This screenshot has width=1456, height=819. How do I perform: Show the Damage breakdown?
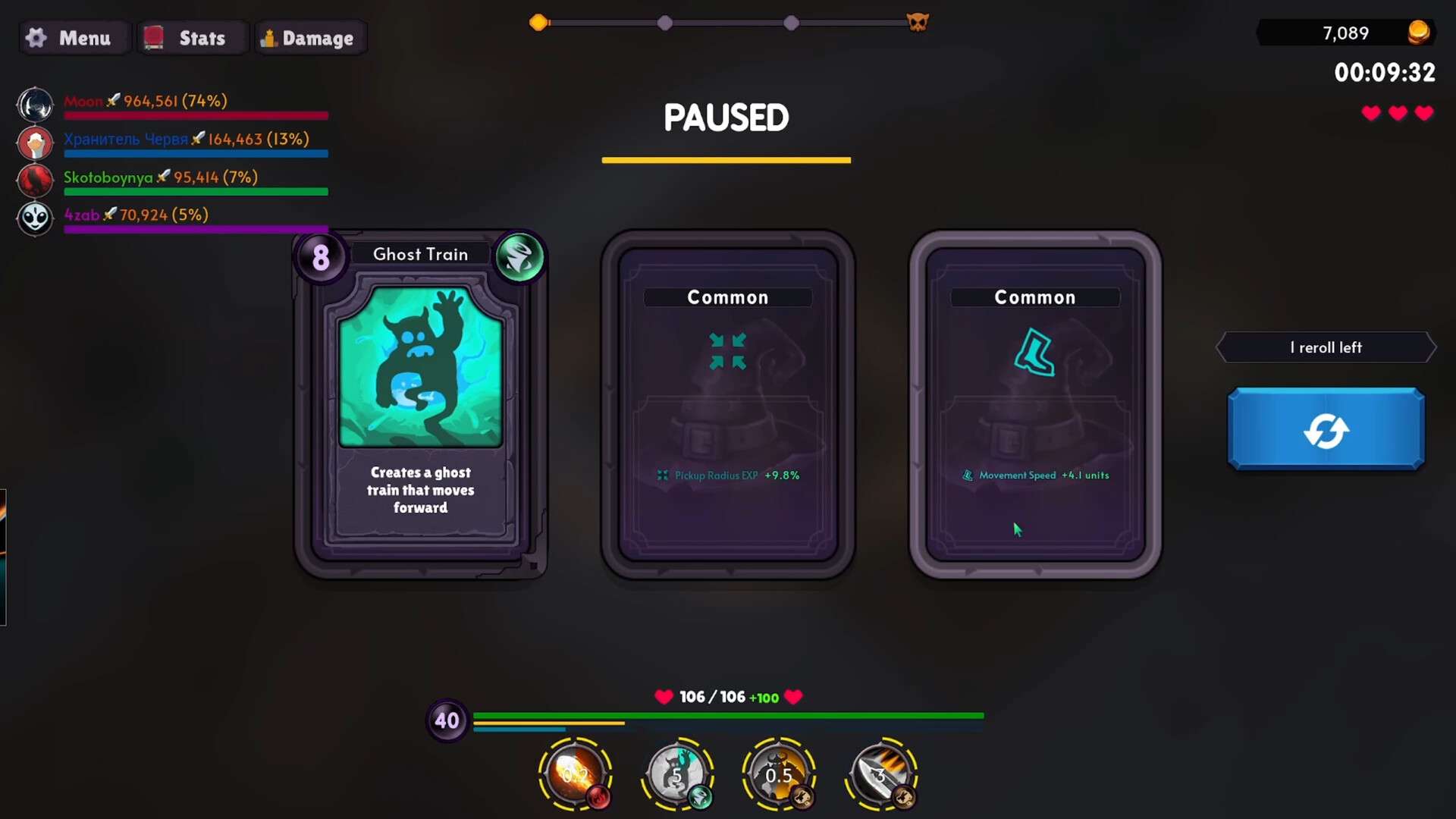coord(309,38)
